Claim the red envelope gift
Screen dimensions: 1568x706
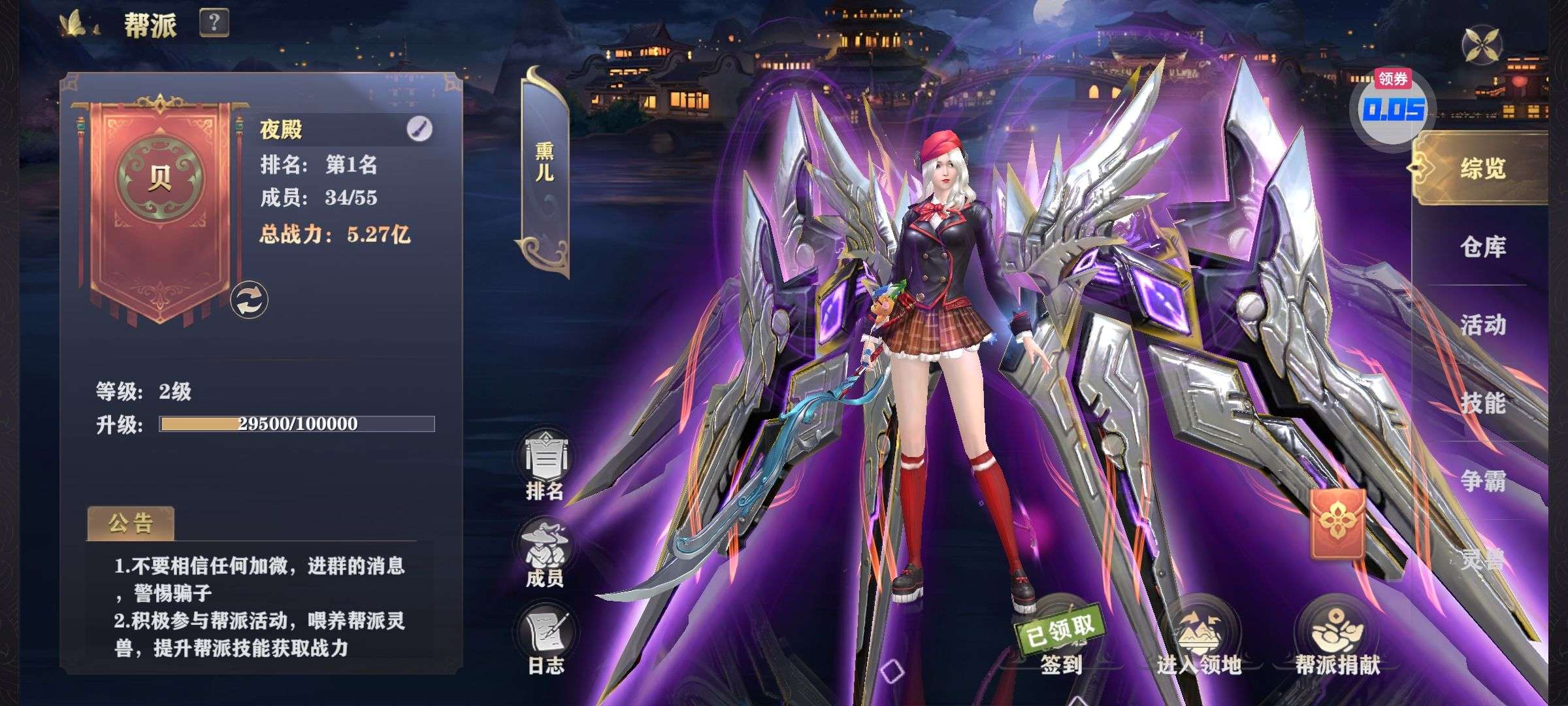point(1337,523)
